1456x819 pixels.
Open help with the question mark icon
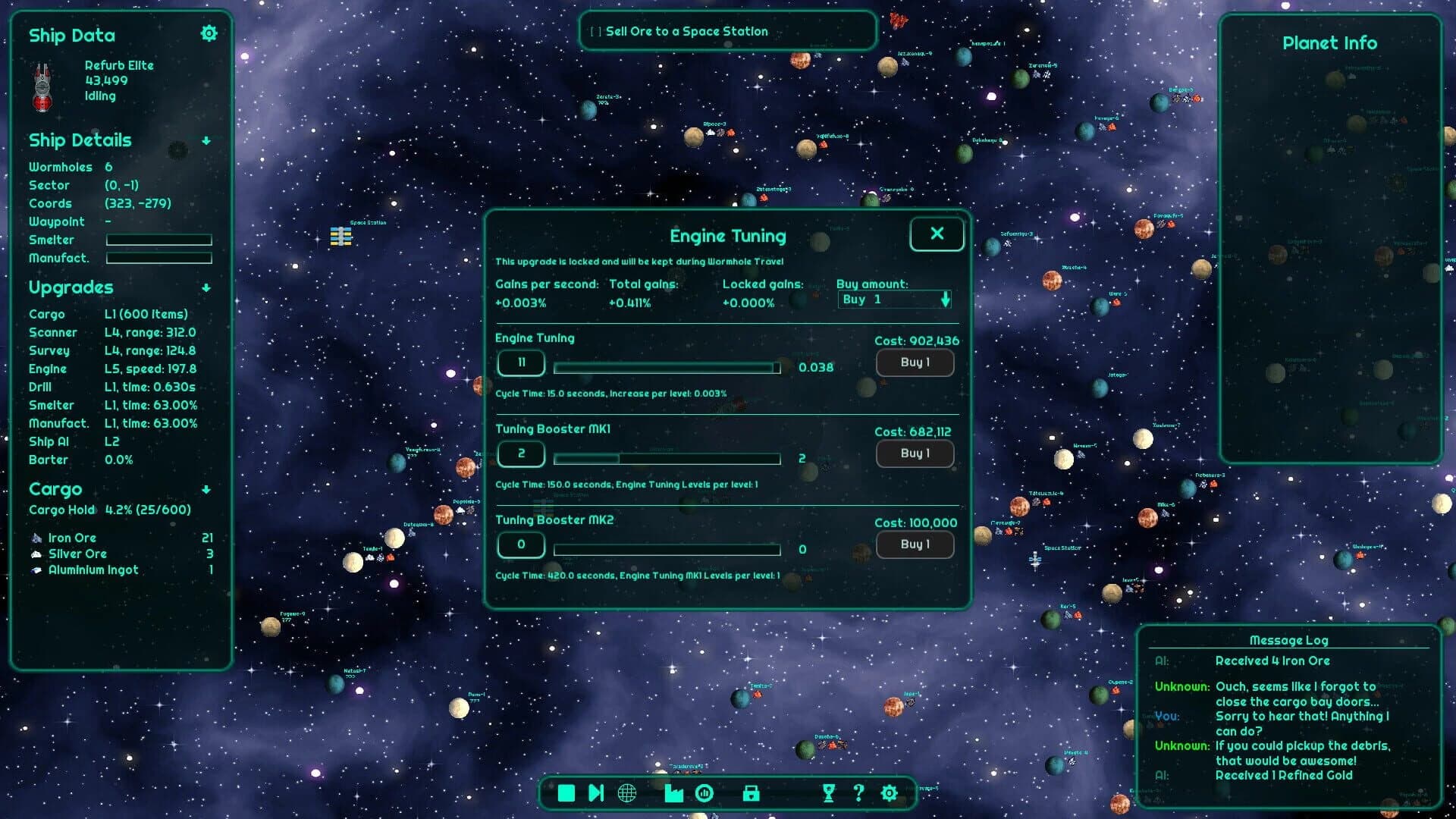pyautogui.click(x=859, y=793)
